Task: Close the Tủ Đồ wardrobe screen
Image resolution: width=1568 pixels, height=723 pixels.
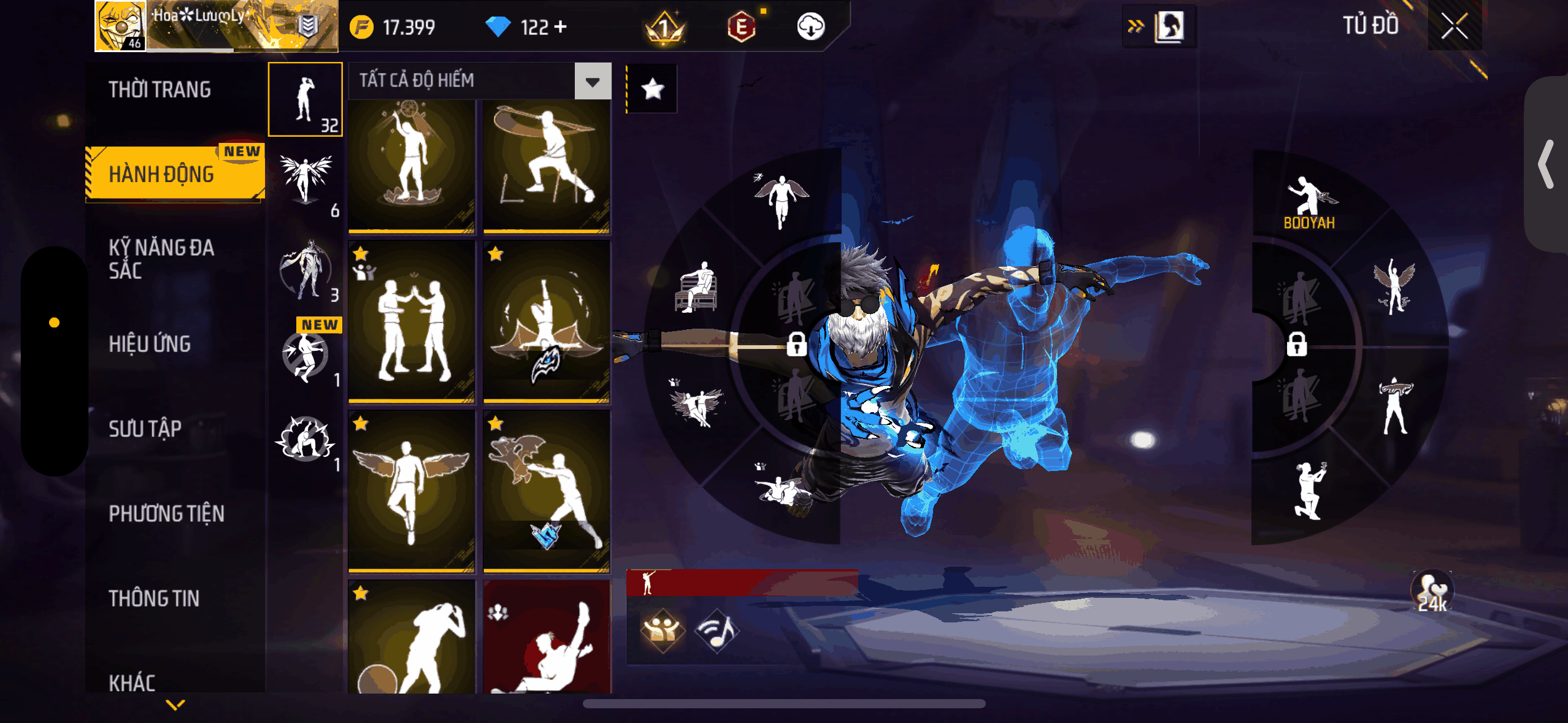Action: 1453,26
